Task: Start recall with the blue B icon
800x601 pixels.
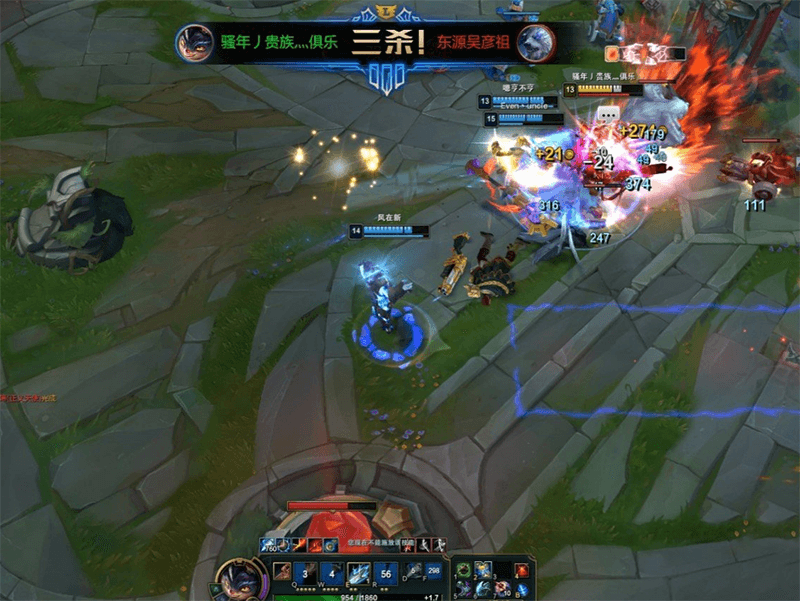Action: coord(521,589)
